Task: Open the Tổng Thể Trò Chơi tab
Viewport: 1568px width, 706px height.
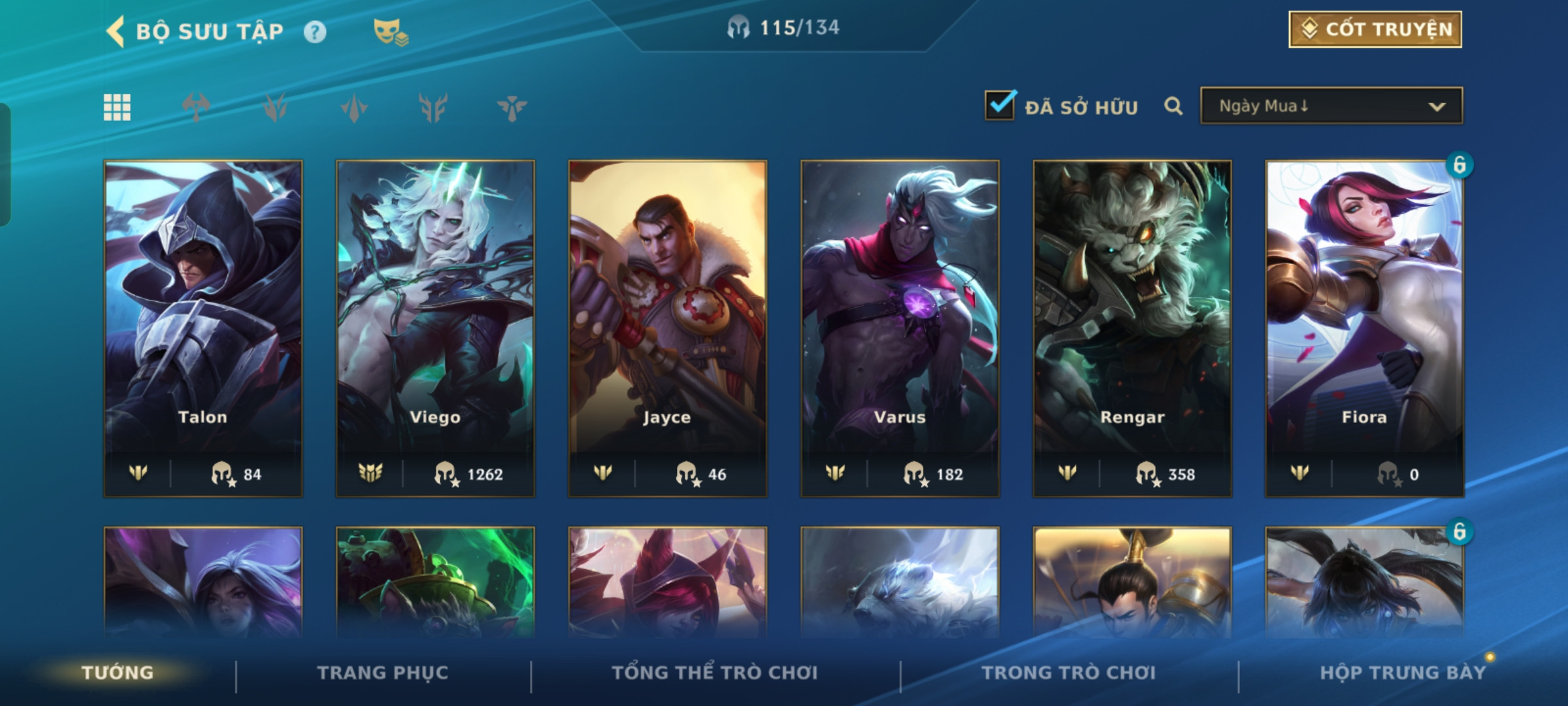Action: tap(715, 673)
